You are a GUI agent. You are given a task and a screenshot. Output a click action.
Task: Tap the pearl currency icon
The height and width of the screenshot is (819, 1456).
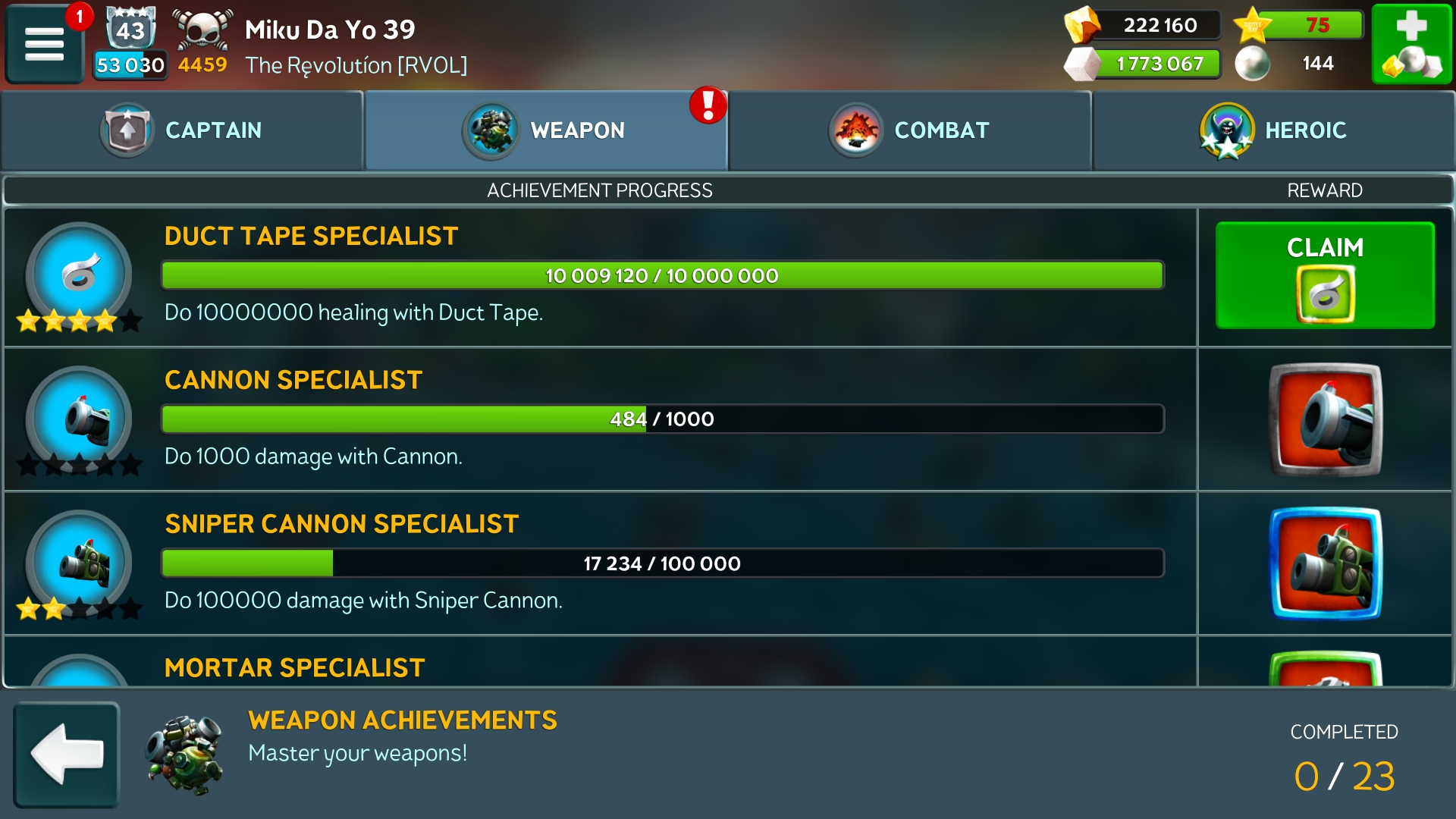[1252, 64]
